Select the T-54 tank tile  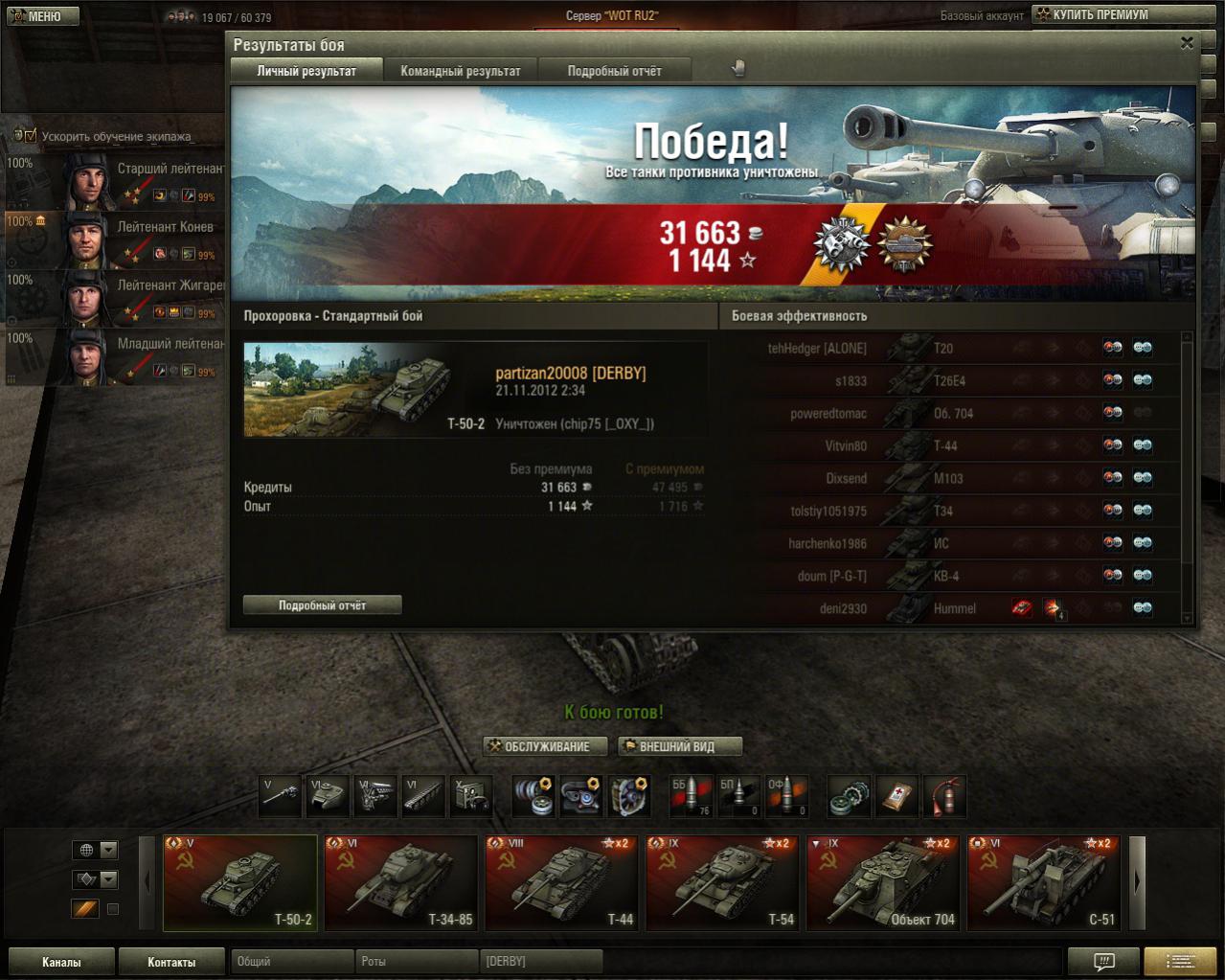(x=723, y=883)
